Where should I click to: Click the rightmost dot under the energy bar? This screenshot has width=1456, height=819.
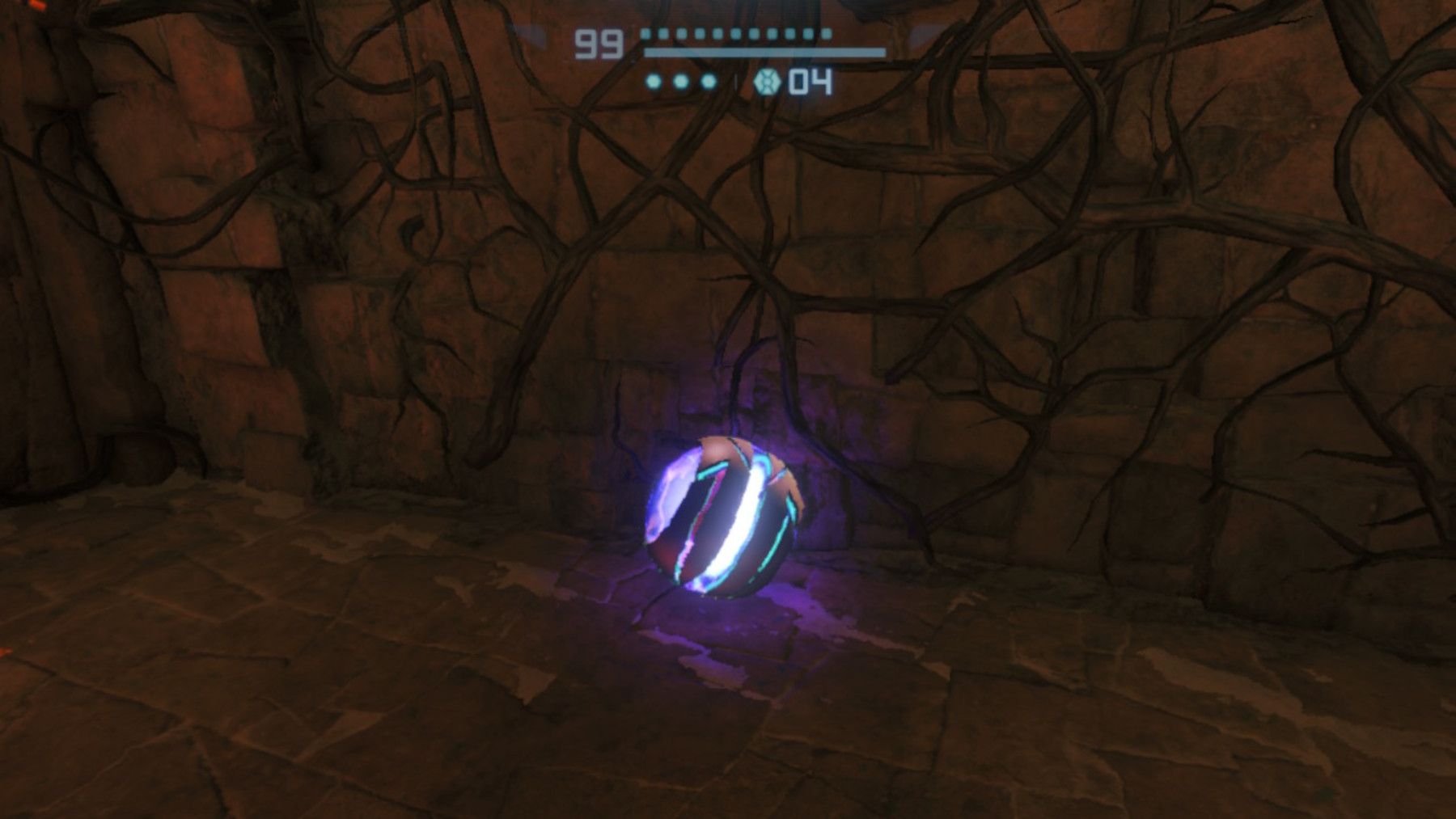pyautogui.click(x=708, y=81)
